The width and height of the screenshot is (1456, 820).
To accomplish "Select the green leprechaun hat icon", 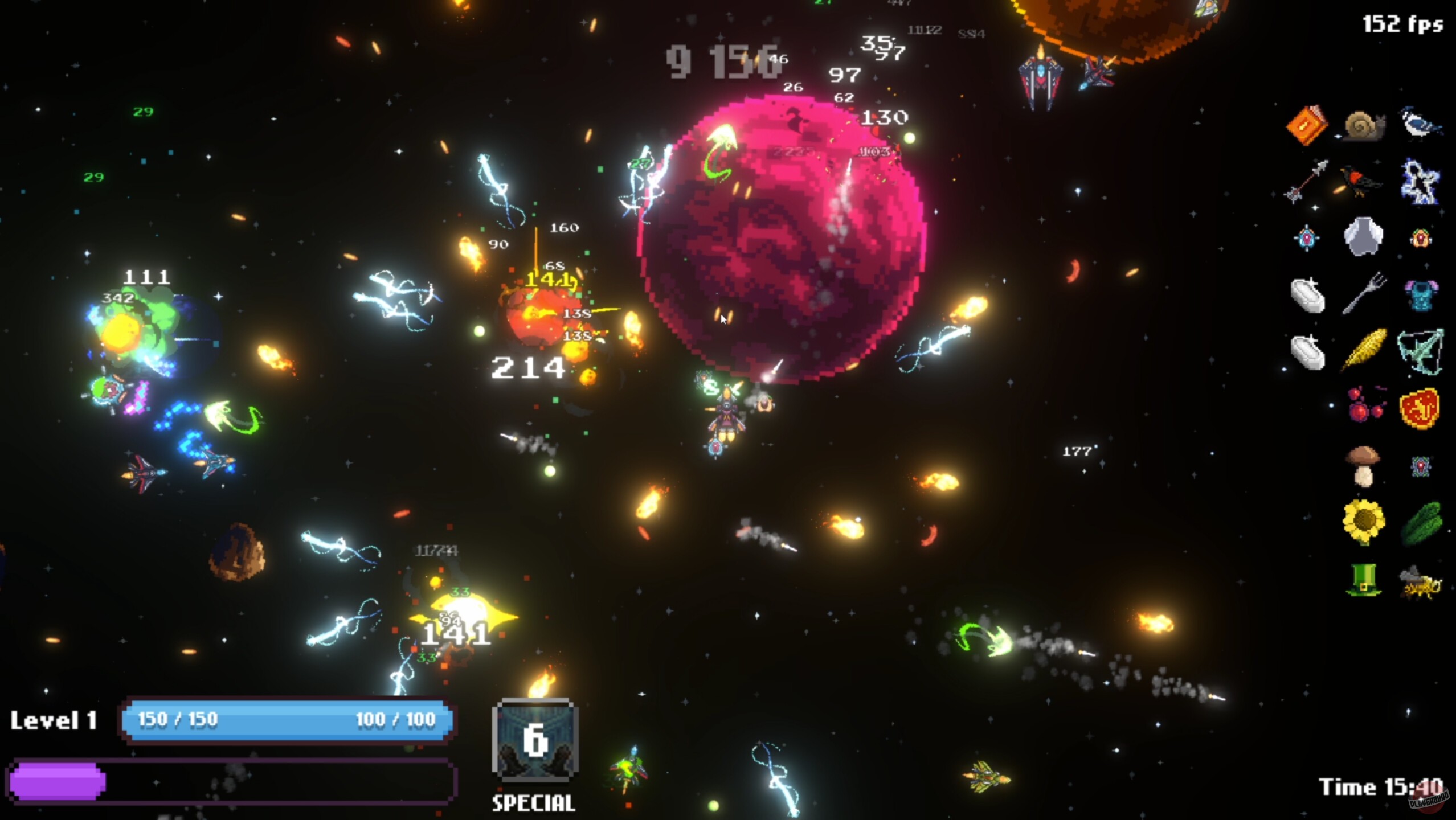I will tap(1363, 579).
